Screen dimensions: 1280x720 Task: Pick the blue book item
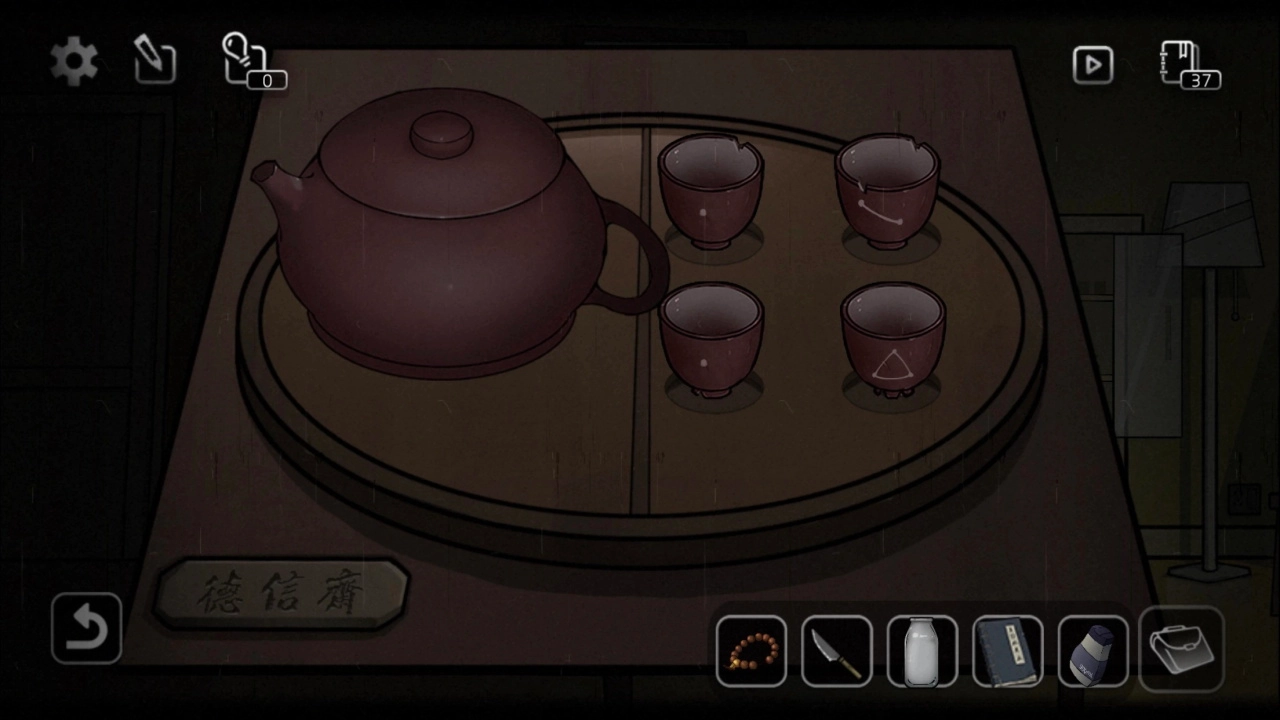pyautogui.click(x=1008, y=652)
